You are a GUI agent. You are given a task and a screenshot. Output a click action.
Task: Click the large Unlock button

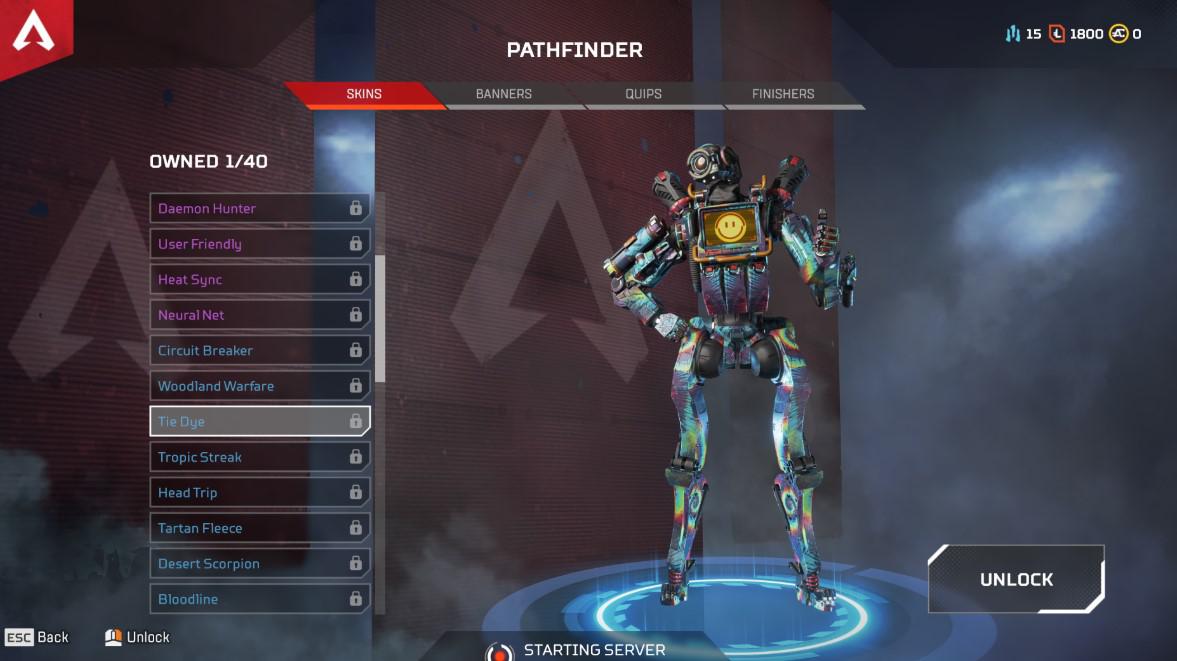click(1016, 579)
